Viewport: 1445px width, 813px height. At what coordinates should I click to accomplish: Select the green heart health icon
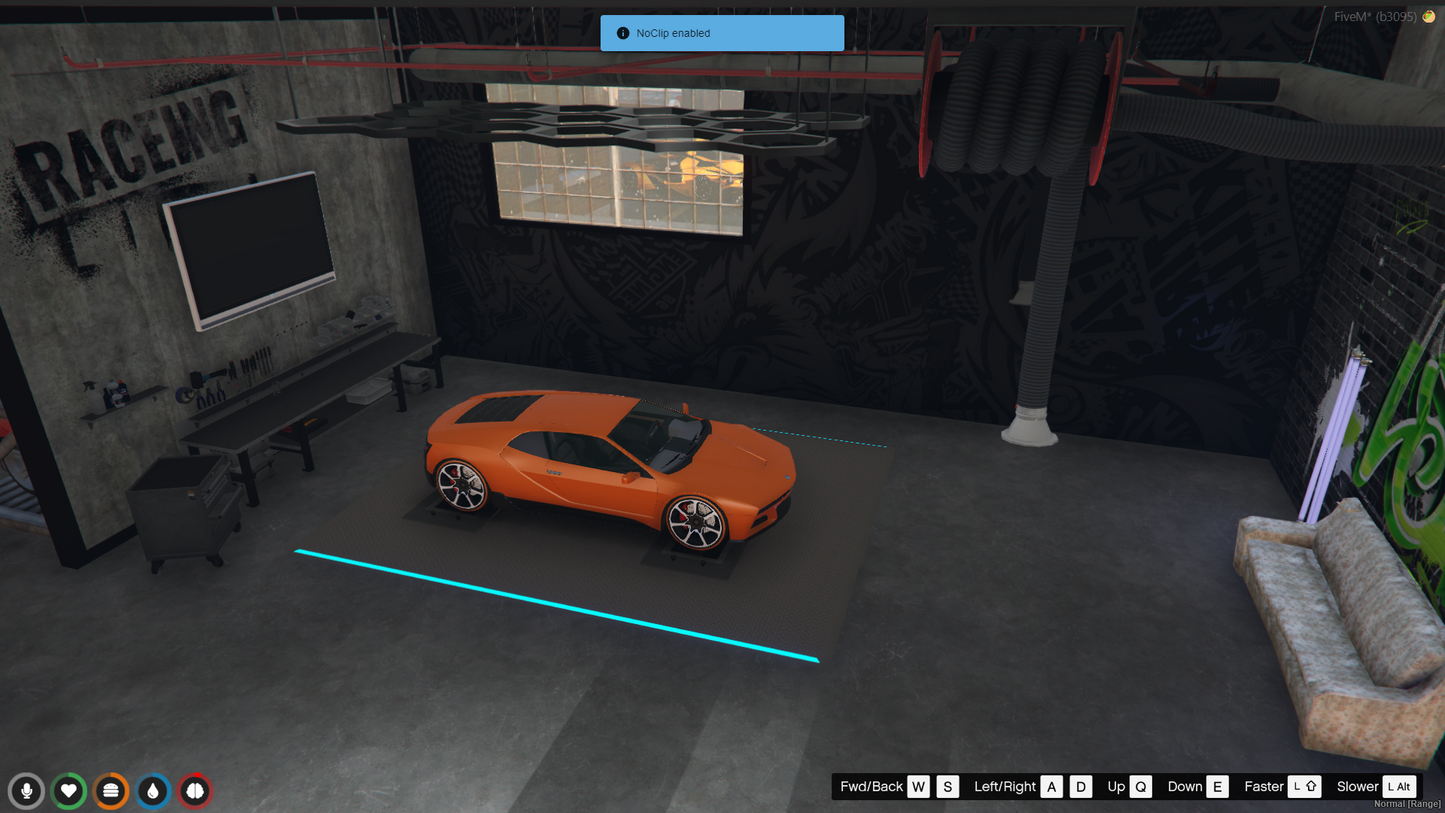tap(69, 791)
